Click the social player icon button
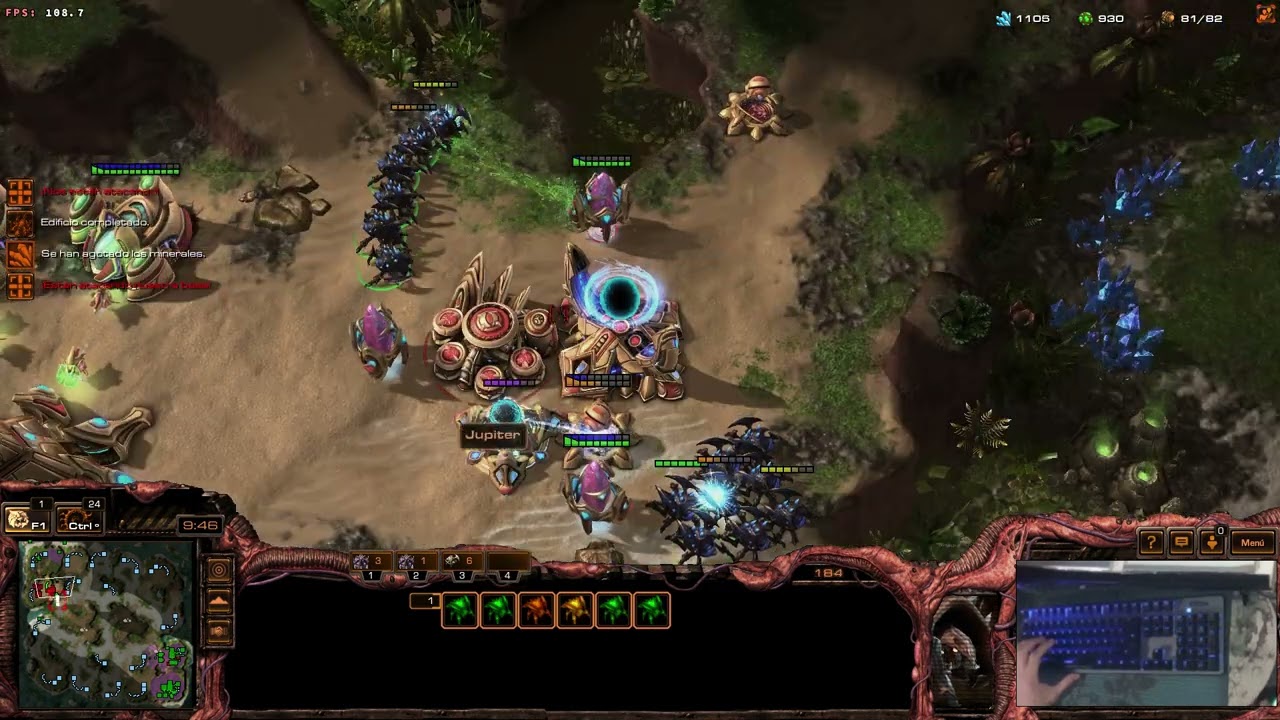The width and height of the screenshot is (1280, 720). pyautogui.click(x=1212, y=542)
